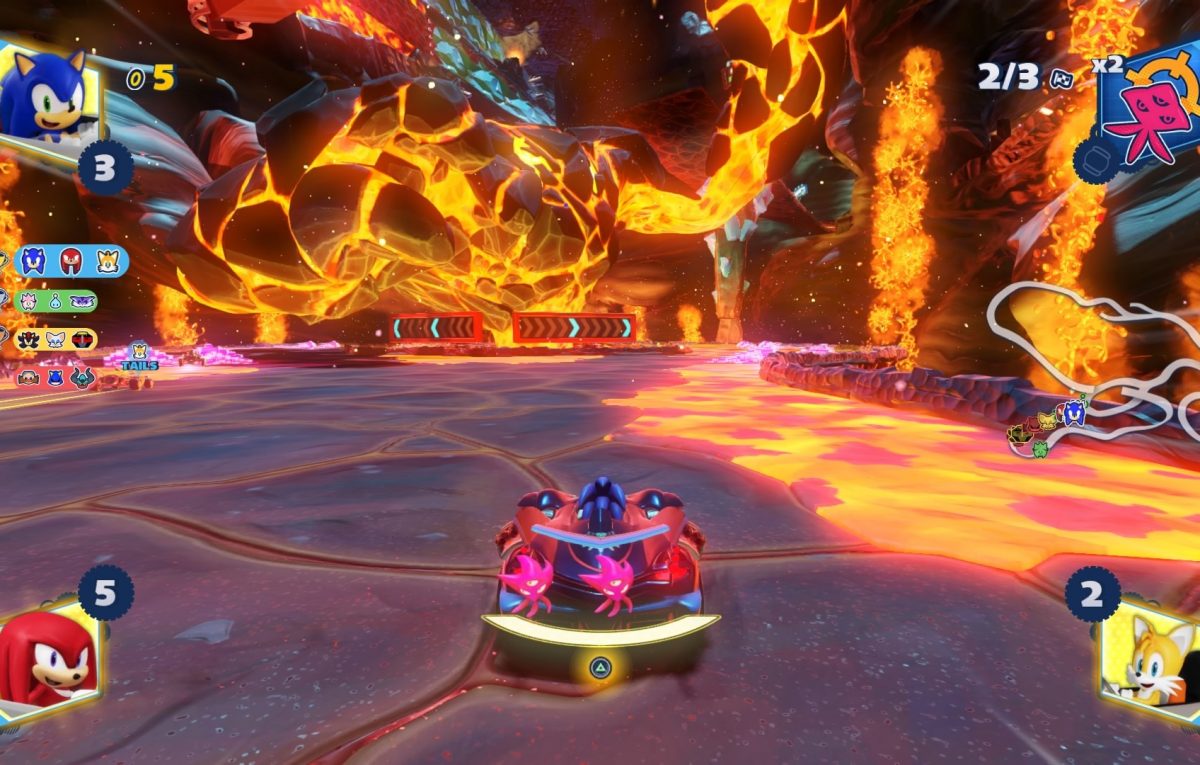
Task: Click Sonic's marker on the minimap
Action: click(1074, 412)
